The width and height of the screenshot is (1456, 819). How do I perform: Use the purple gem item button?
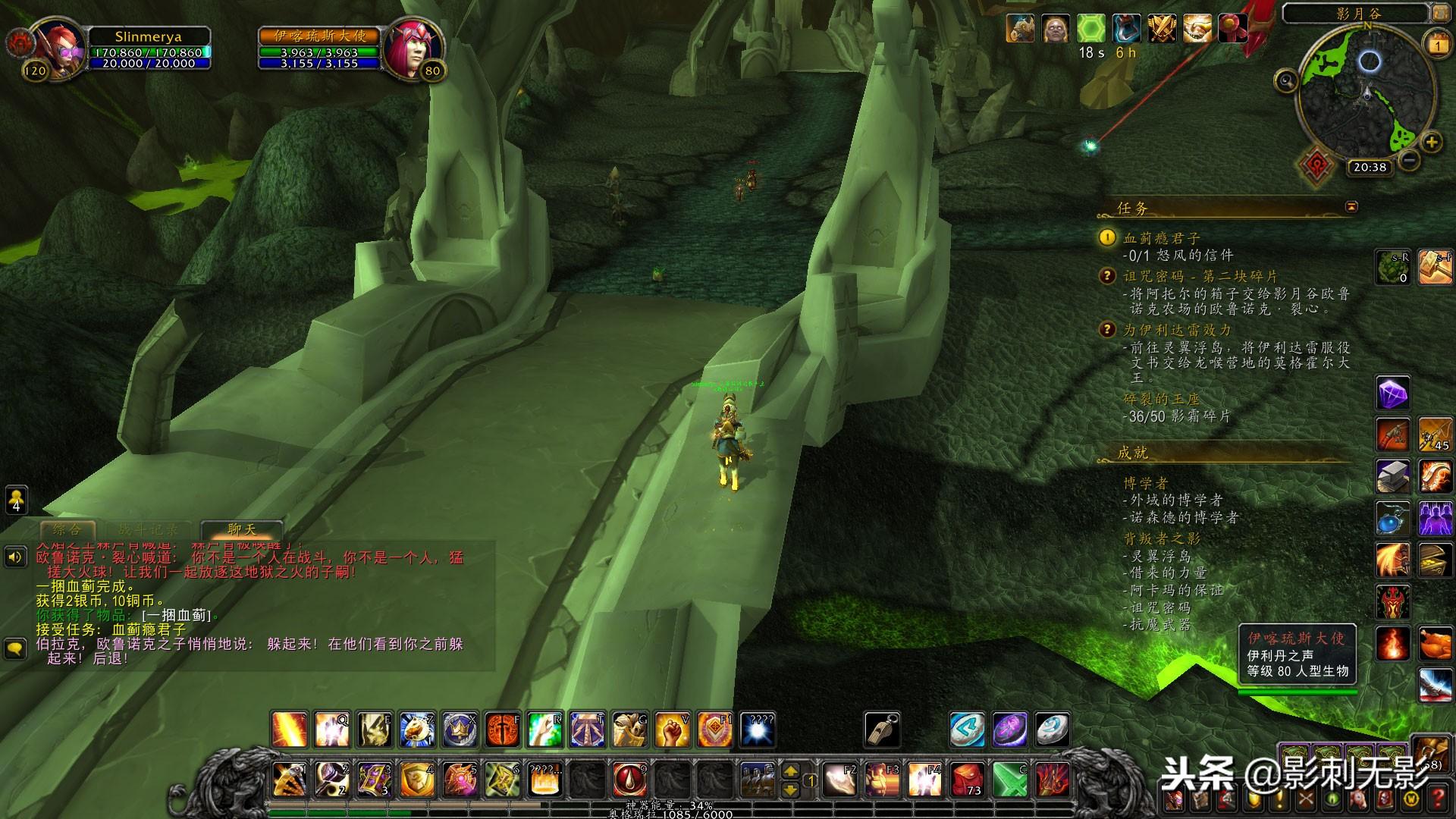pyautogui.click(x=1392, y=394)
